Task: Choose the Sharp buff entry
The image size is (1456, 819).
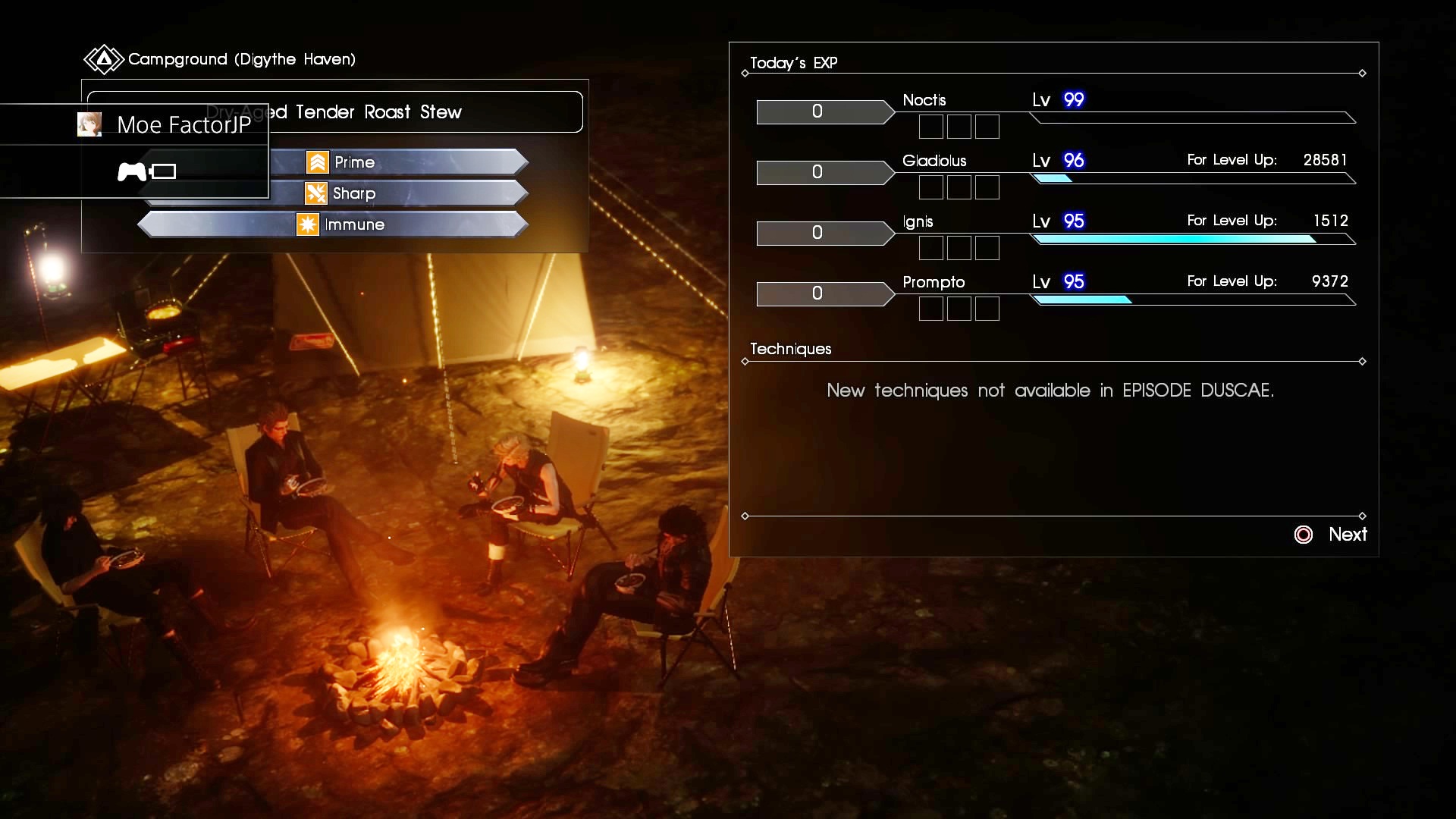Action: (x=354, y=193)
